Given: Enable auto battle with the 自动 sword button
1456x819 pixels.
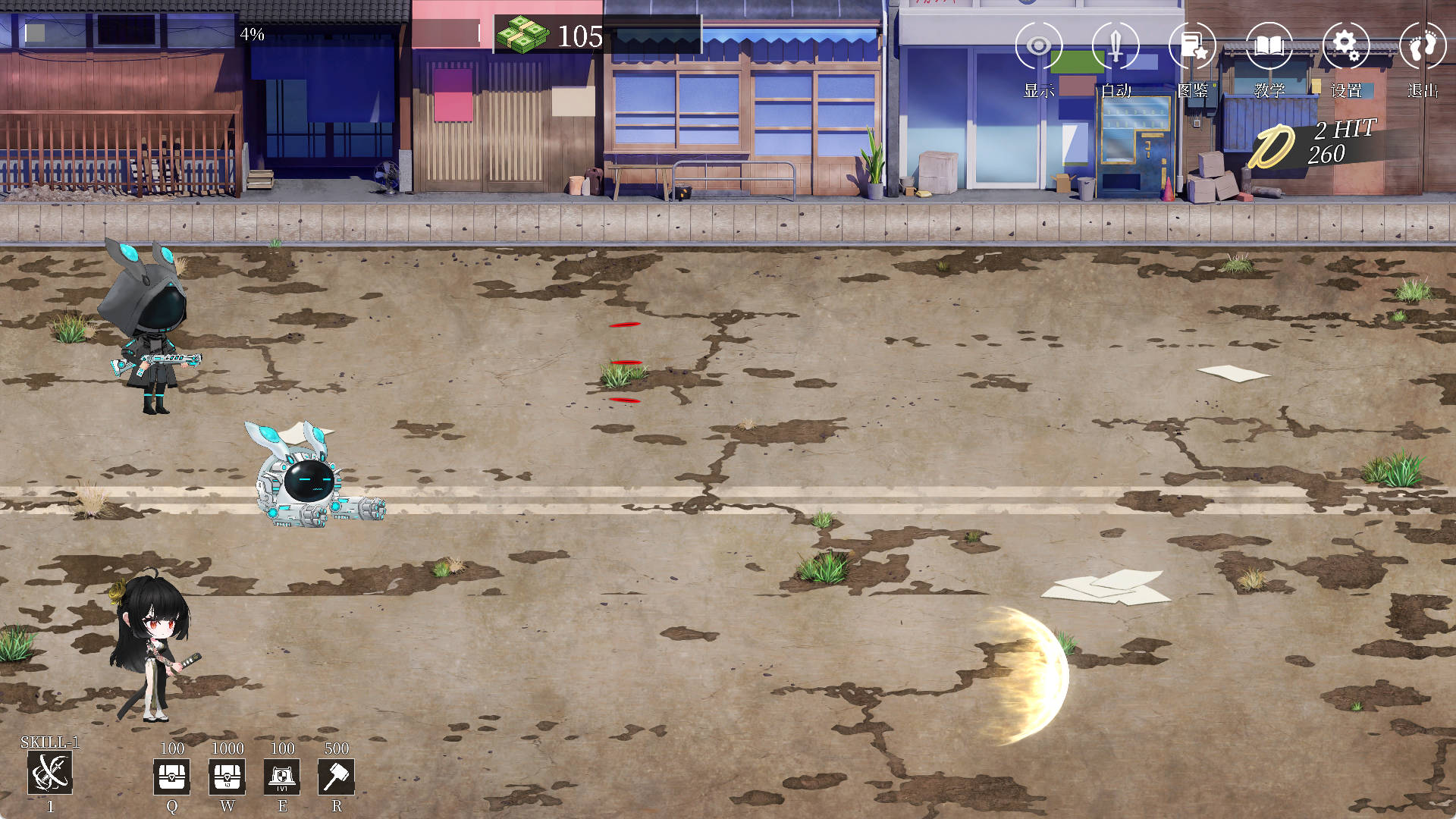Looking at the screenshot, I should click(x=1116, y=47).
